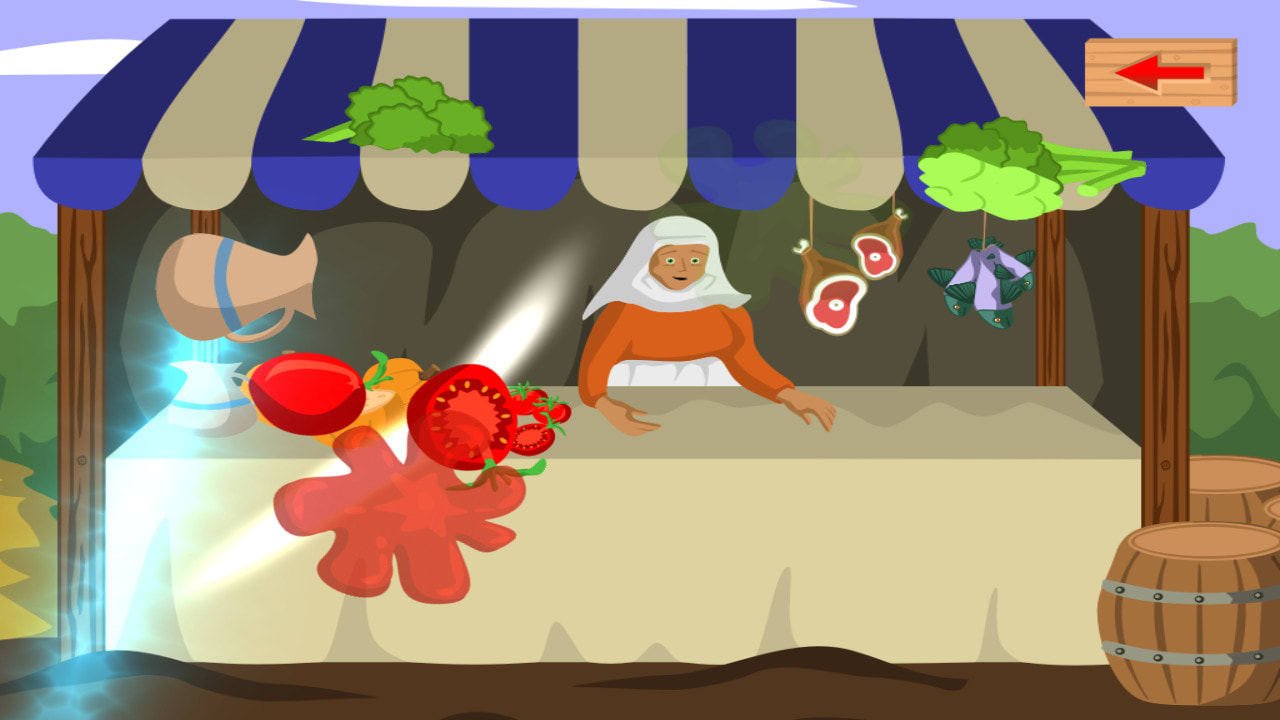
Task: Click the small cherry tomatoes
Action: click(533, 405)
